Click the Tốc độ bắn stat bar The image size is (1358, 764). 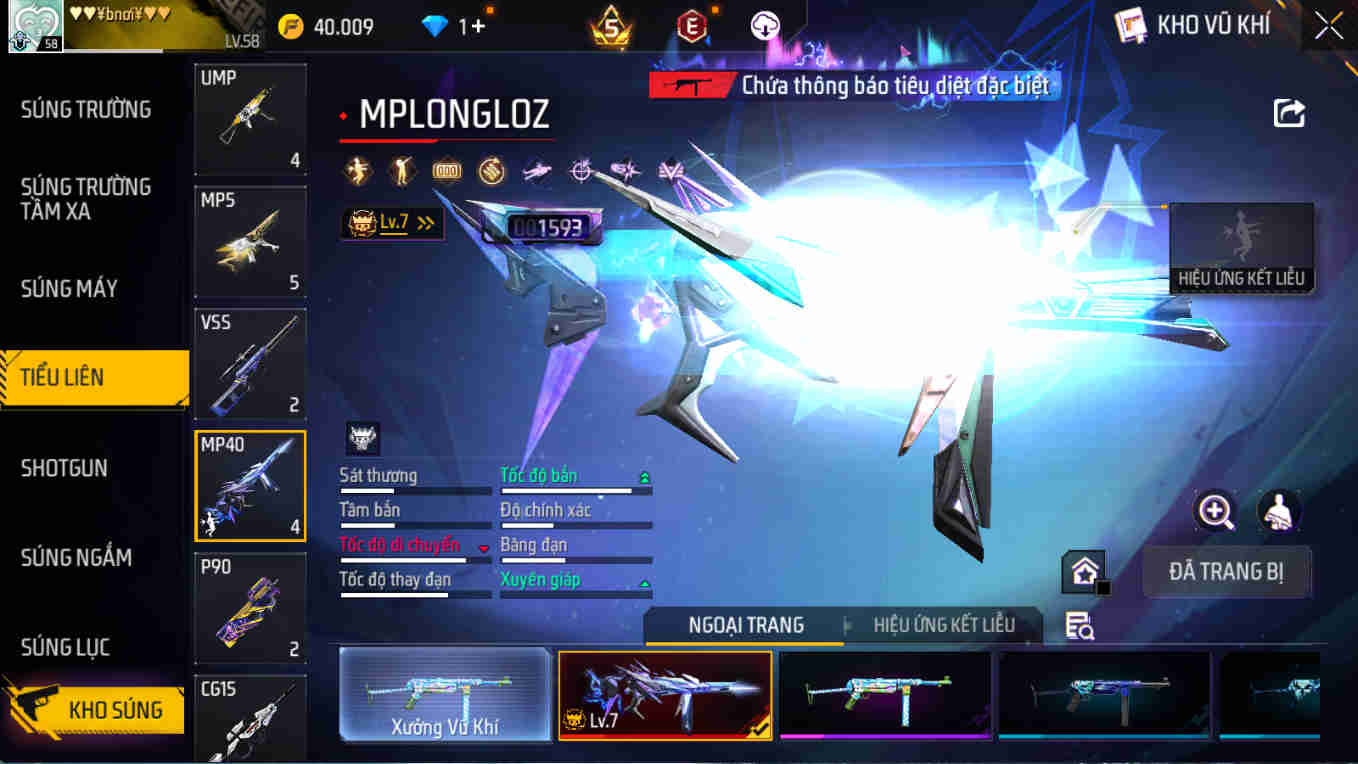pyautogui.click(x=575, y=485)
